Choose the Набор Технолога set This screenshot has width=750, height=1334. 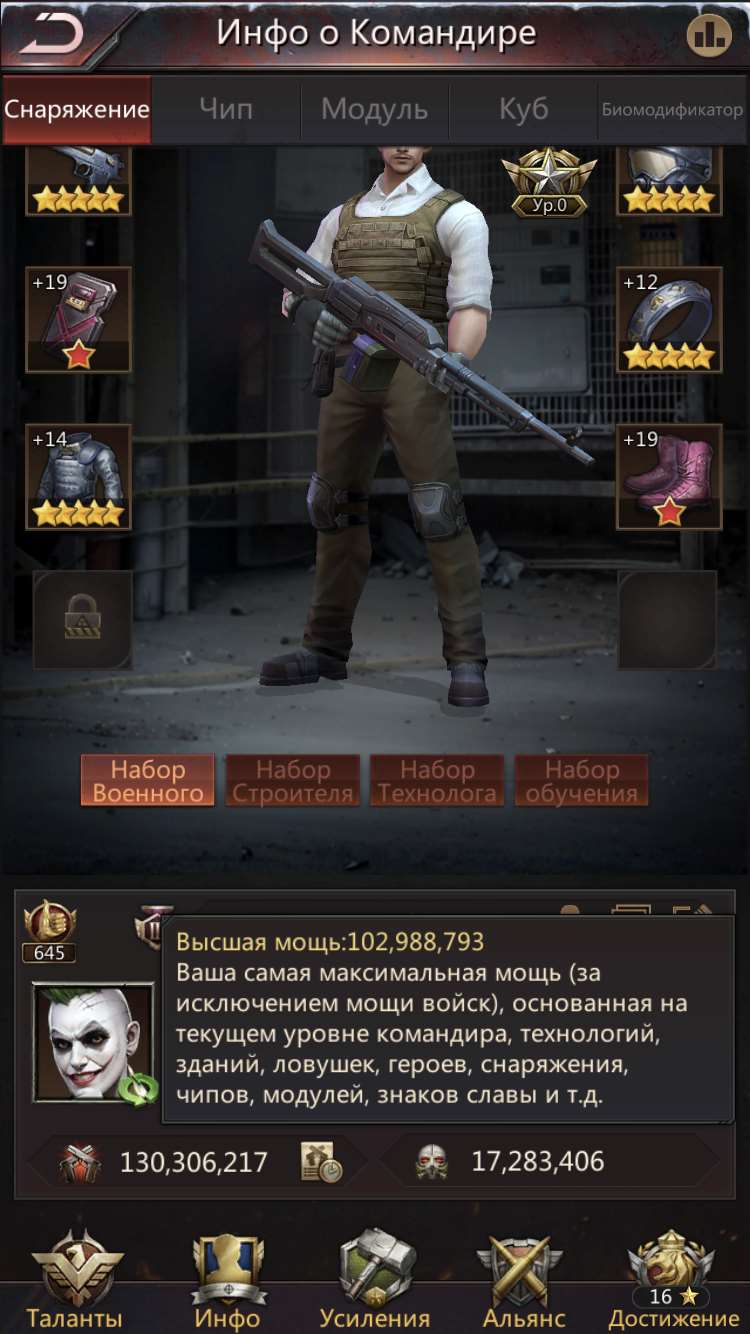coord(437,781)
